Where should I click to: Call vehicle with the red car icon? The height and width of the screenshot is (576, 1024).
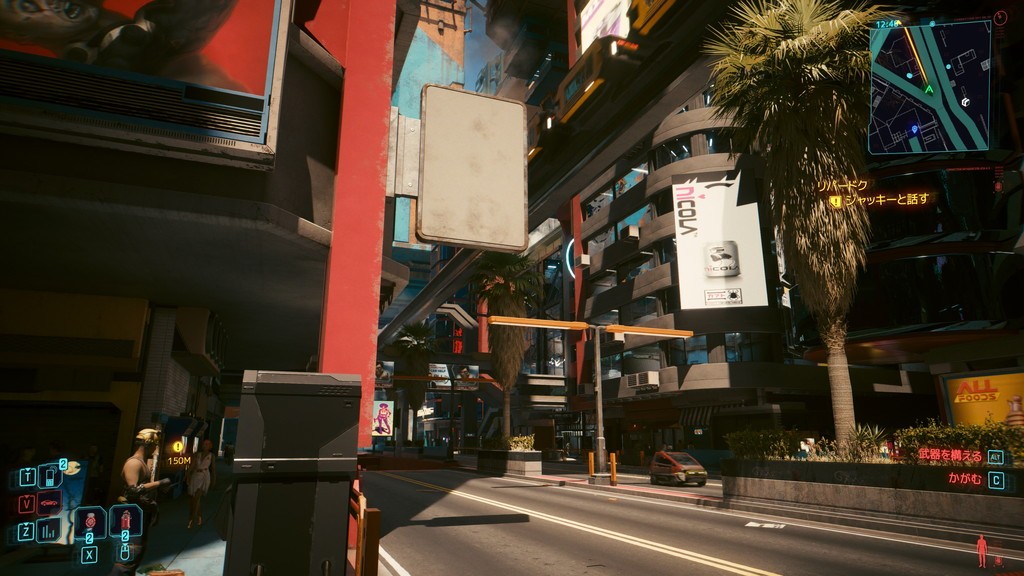coord(48,503)
